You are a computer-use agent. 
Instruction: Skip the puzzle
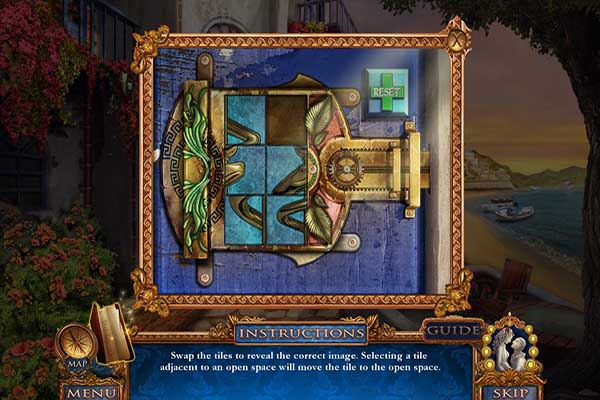(x=510, y=392)
